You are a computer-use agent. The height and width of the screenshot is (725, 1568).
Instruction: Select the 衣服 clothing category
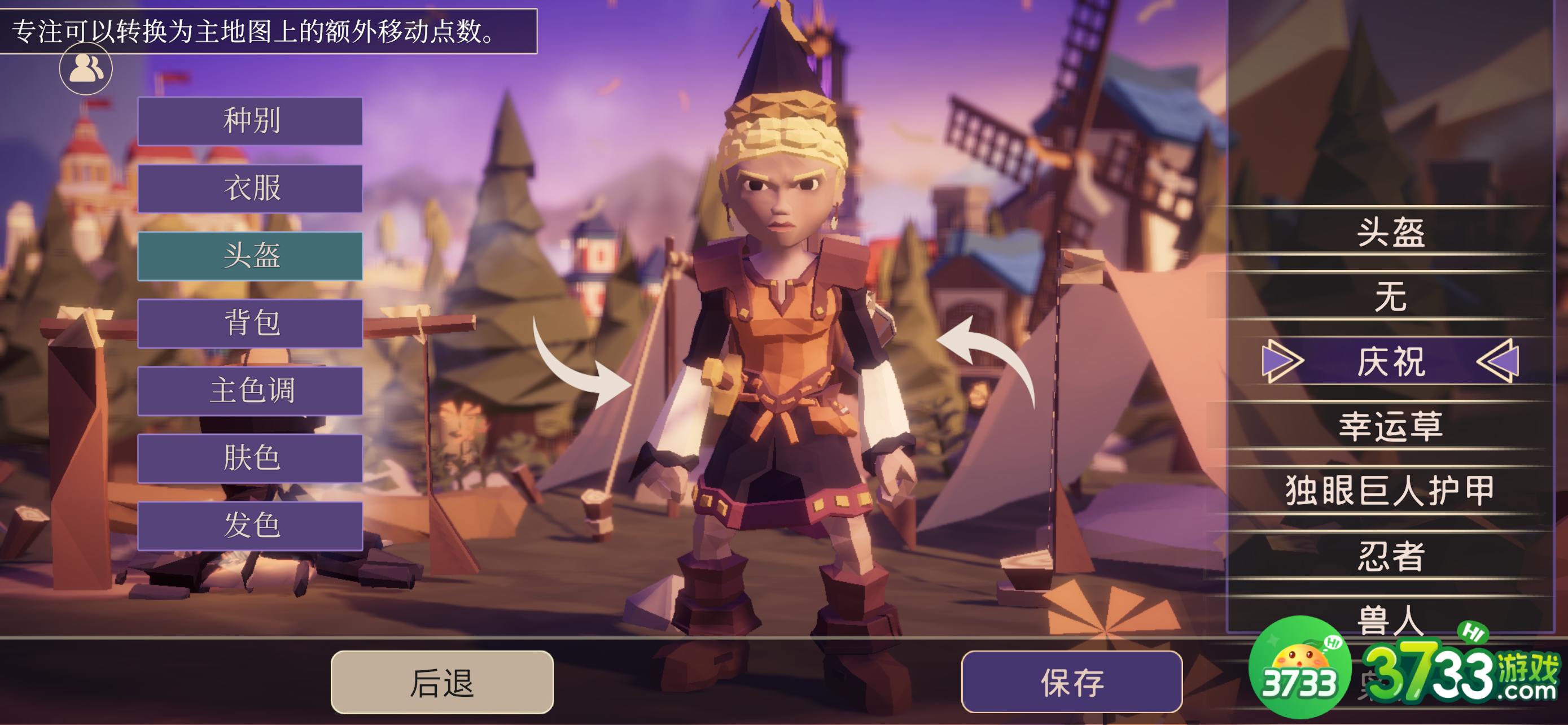250,188
